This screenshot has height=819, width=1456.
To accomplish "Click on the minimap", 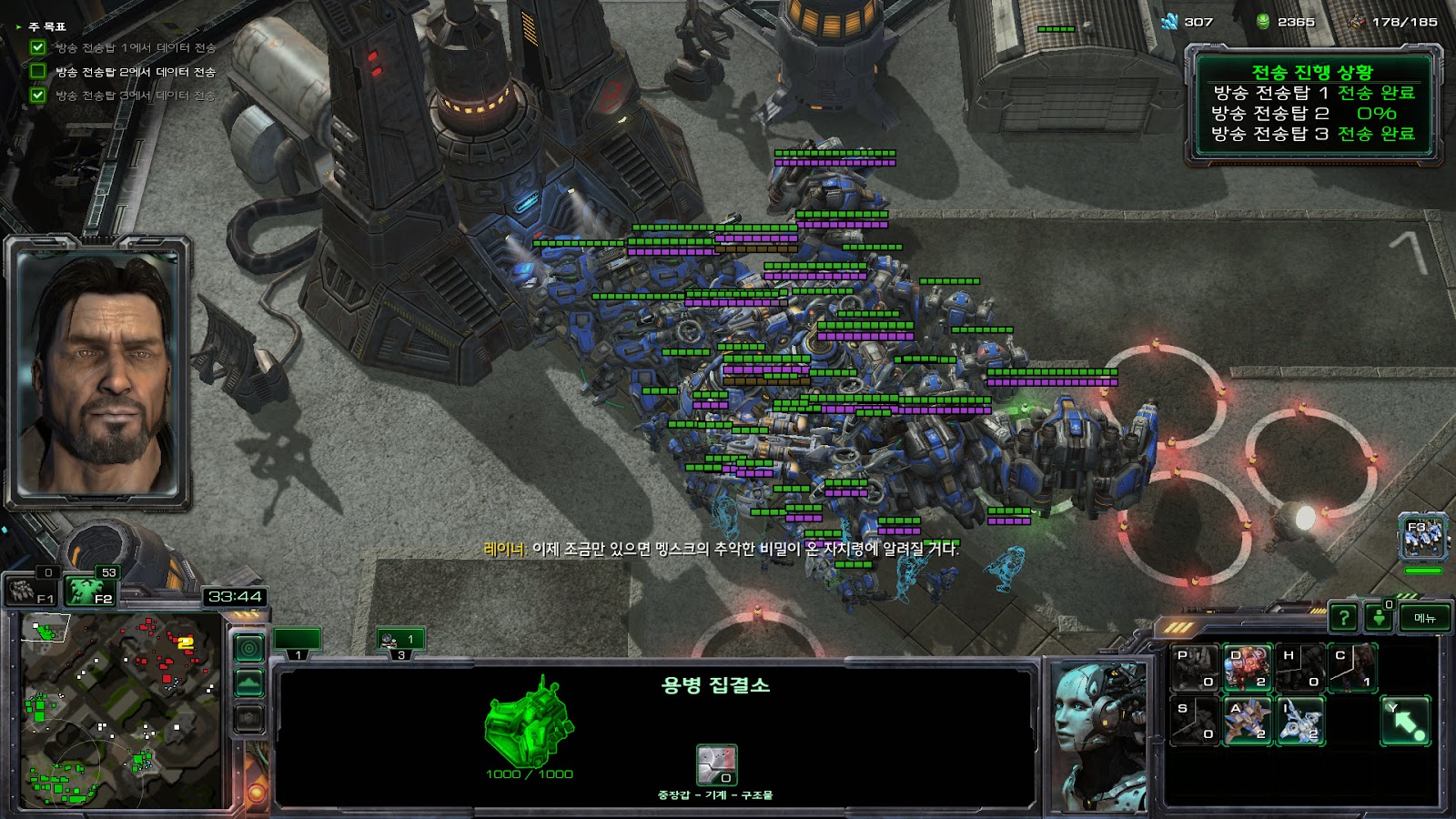I will coord(121,710).
